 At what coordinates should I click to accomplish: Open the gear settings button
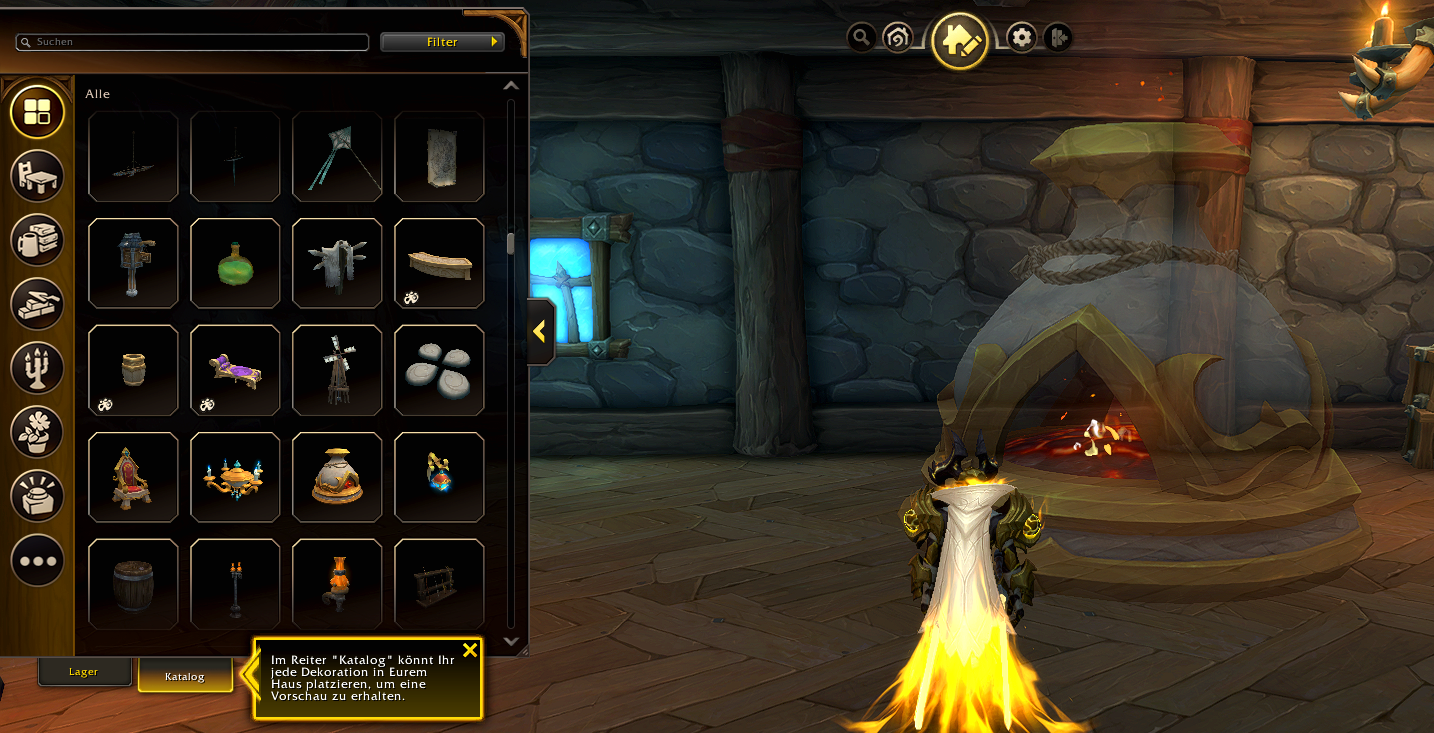(x=1021, y=38)
